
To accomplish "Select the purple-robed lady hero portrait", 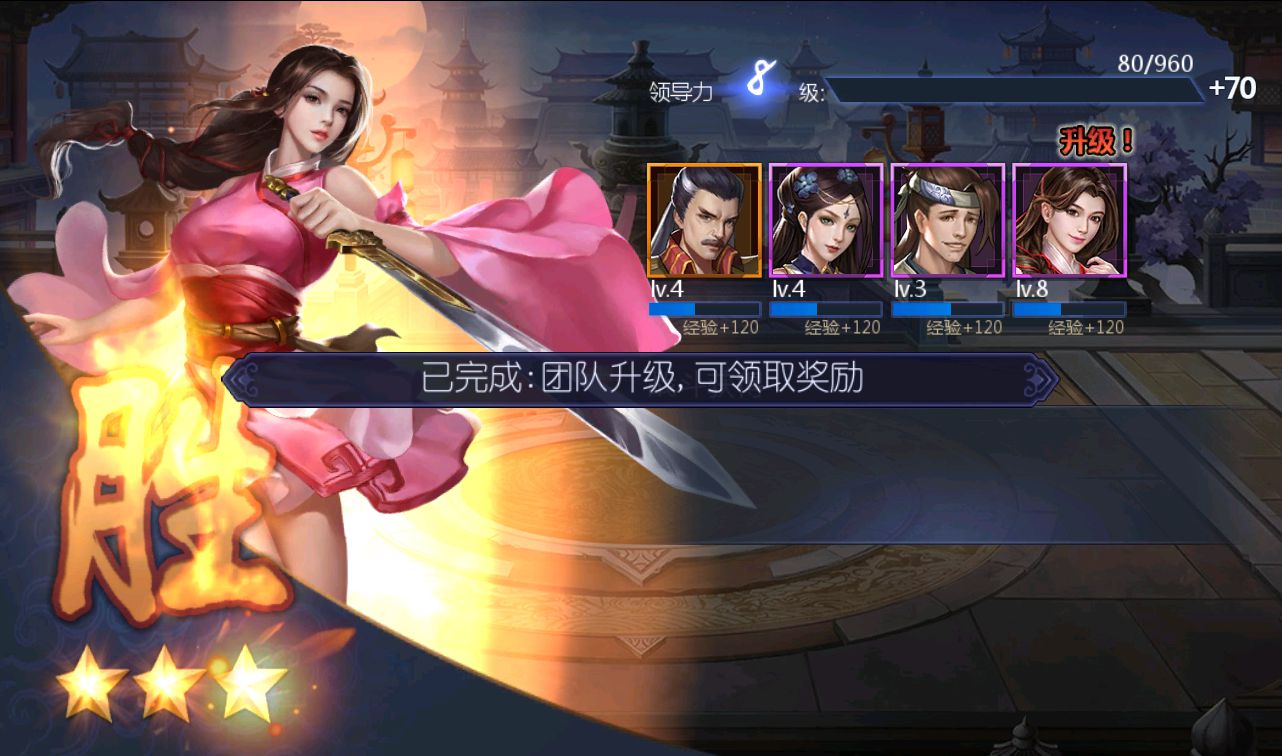I will [826, 220].
